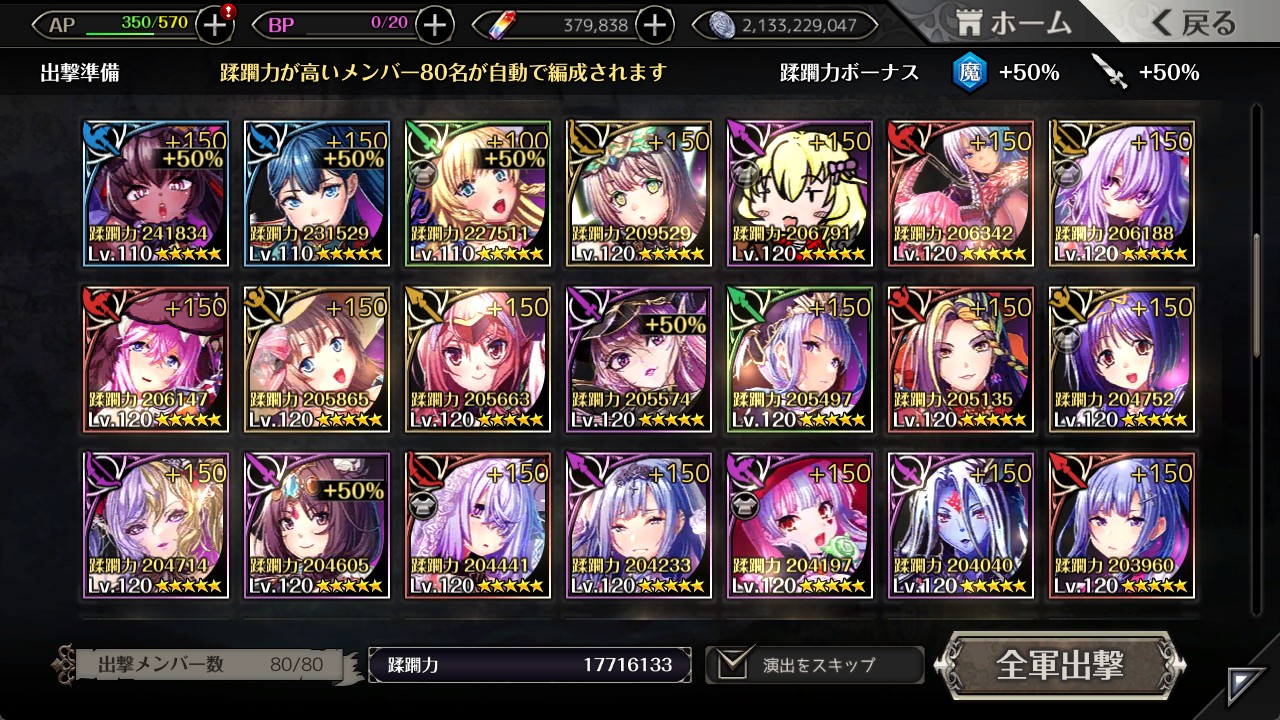Select the unit card showing power 206791

point(800,194)
